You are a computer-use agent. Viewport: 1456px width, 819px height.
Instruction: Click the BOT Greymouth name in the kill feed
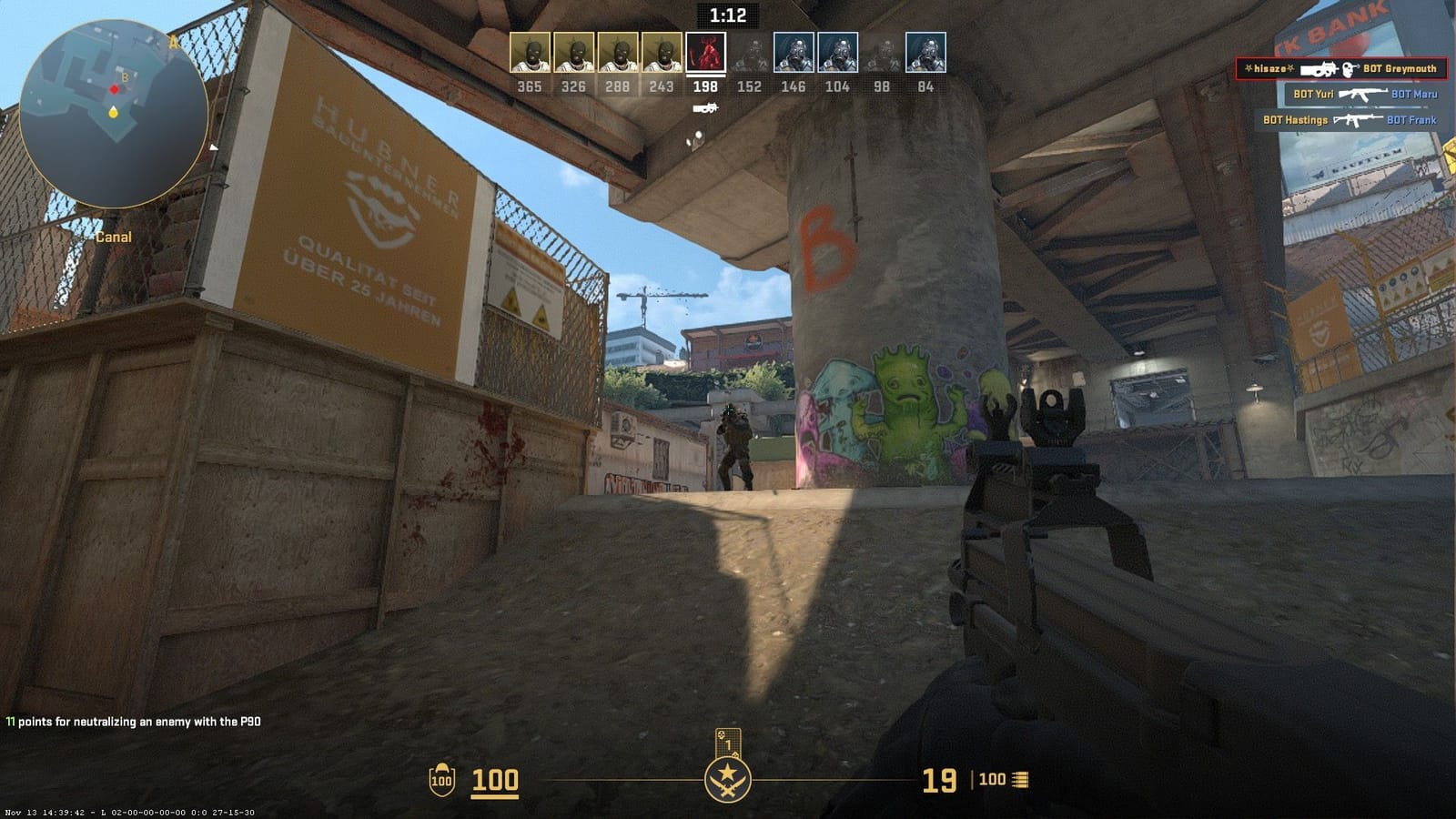pos(1402,68)
